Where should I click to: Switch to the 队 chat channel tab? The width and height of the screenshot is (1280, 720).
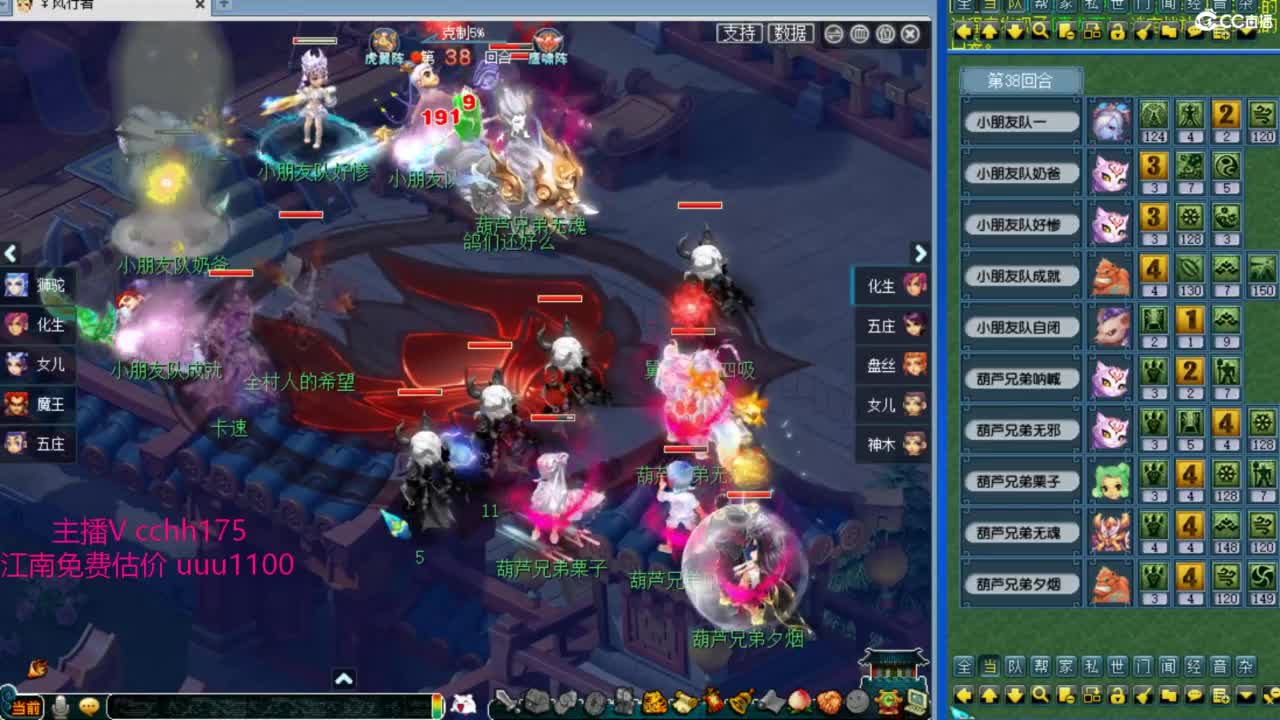1017,668
